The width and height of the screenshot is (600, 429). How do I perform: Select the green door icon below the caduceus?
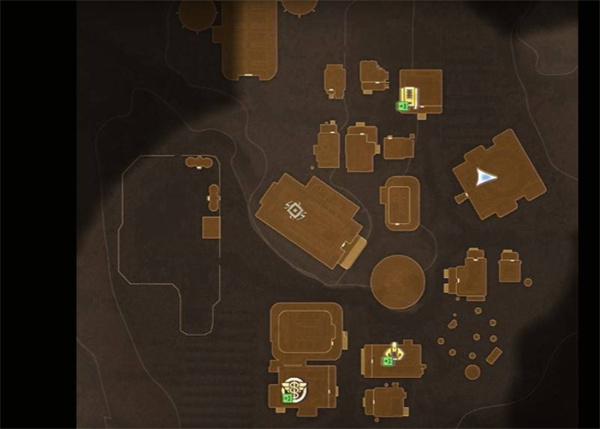[x=287, y=398]
